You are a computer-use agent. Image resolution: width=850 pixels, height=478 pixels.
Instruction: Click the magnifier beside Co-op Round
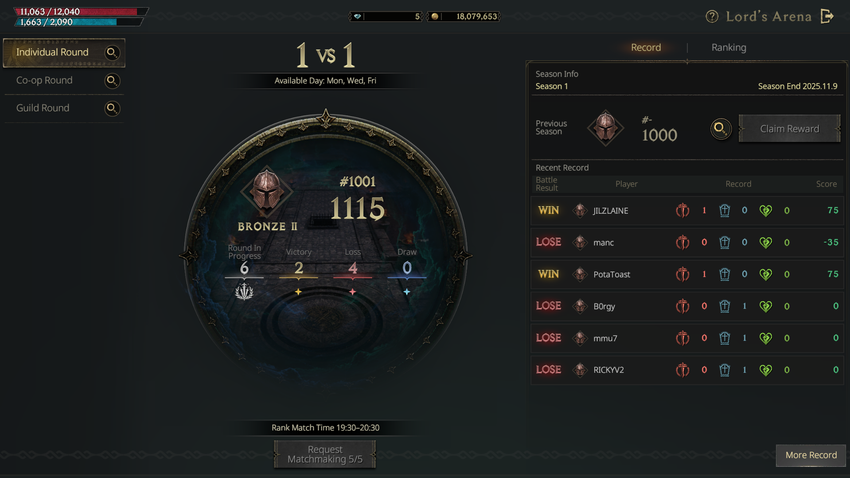coord(112,81)
